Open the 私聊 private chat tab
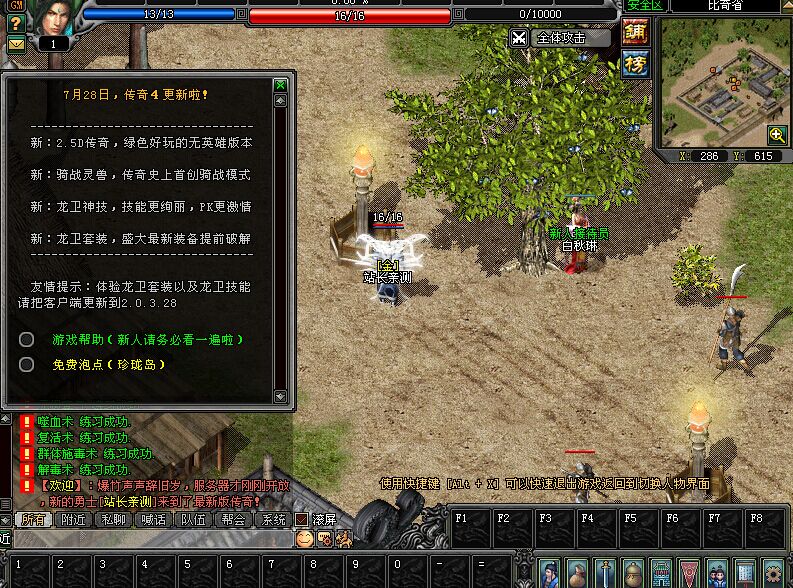The width and height of the screenshot is (793, 588). click(113, 519)
